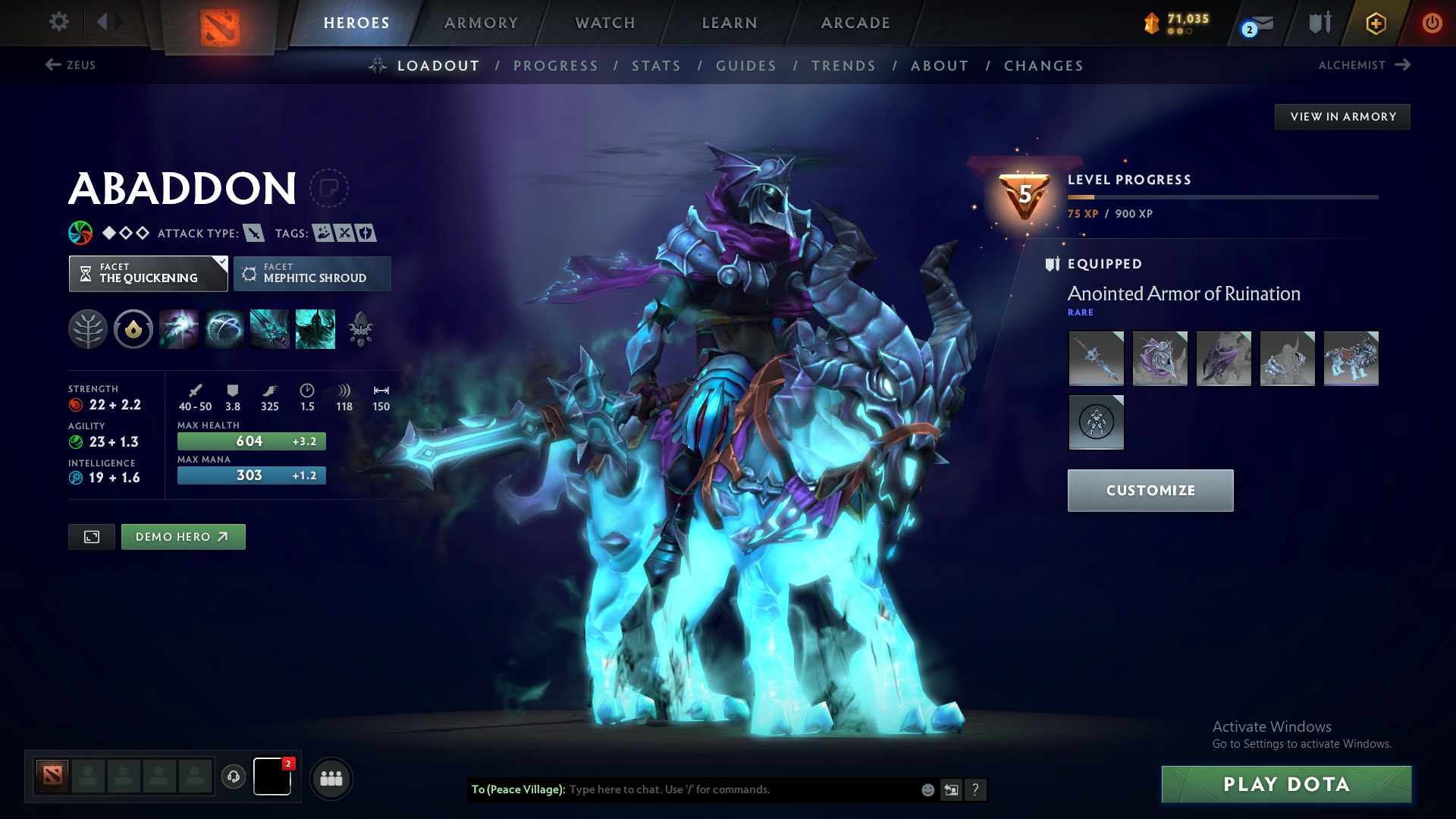This screenshot has height=819, width=1456.
Task: Select the Borrowed Time ultimate icon
Action: click(315, 328)
